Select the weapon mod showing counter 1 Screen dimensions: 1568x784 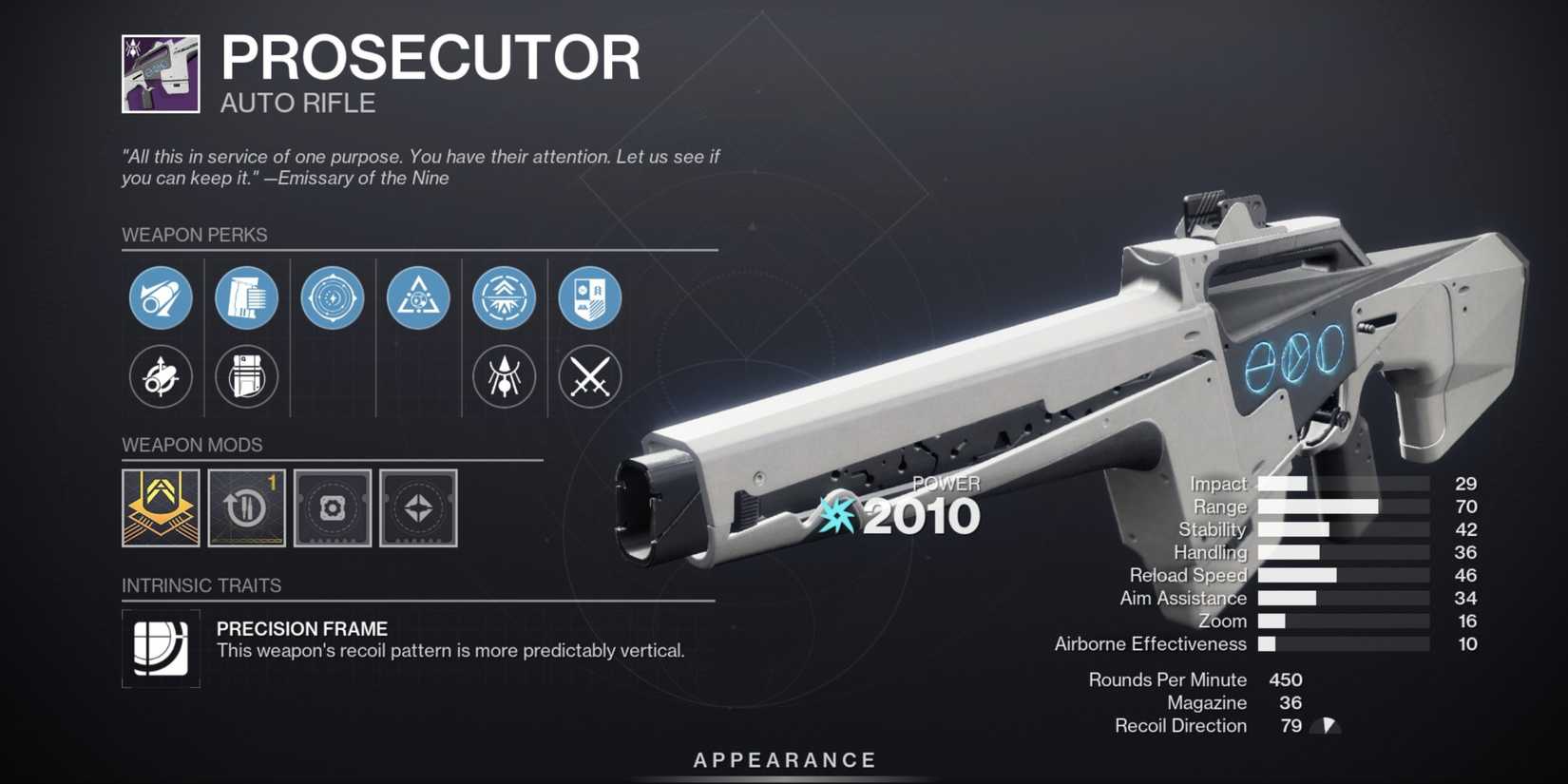click(246, 508)
